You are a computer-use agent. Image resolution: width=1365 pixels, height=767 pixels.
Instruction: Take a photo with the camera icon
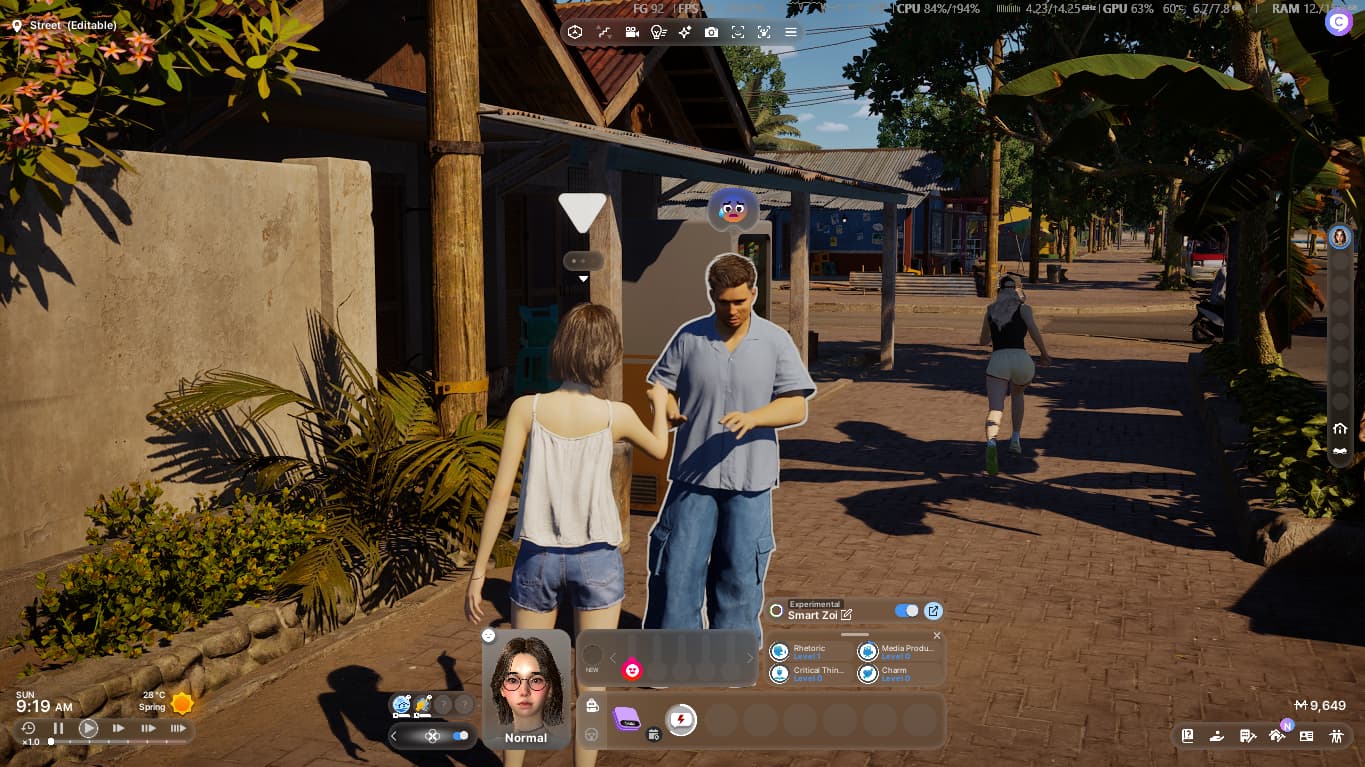pyautogui.click(x=711, y=32)
